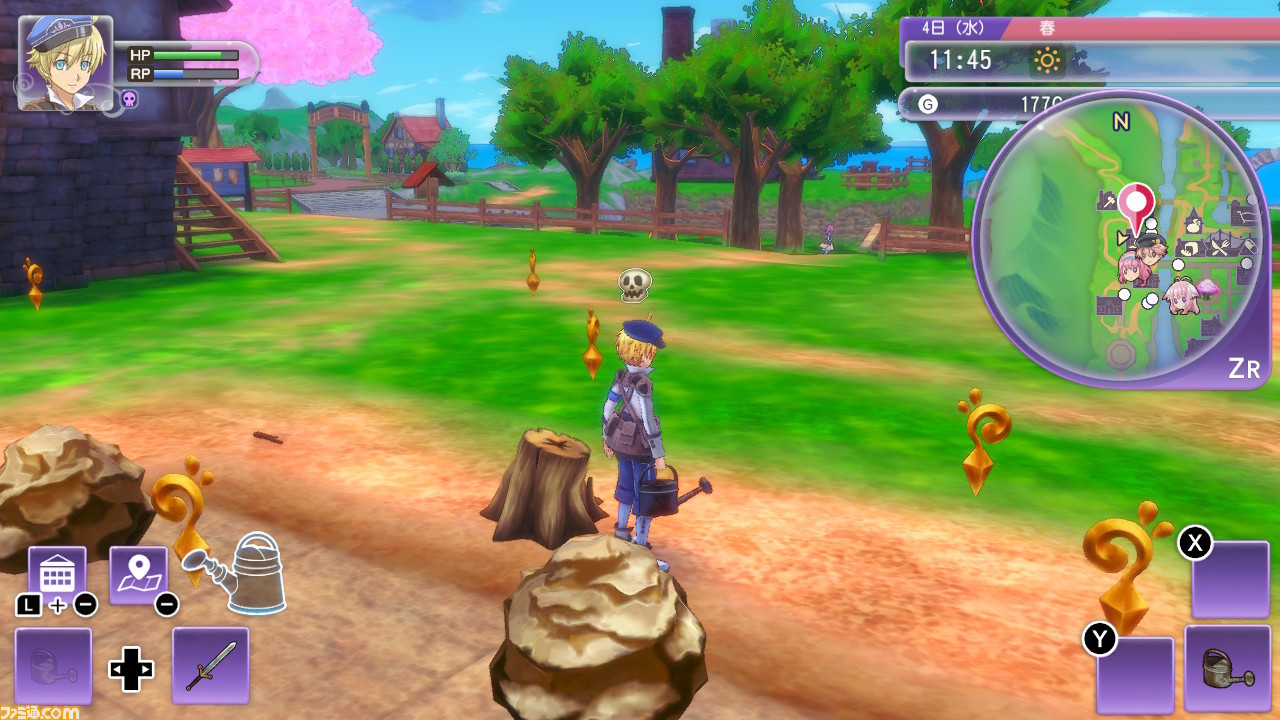This screenshot has height=720, width=1280.
Task: Select the sword weapon slot
Action: coord(210,665)
